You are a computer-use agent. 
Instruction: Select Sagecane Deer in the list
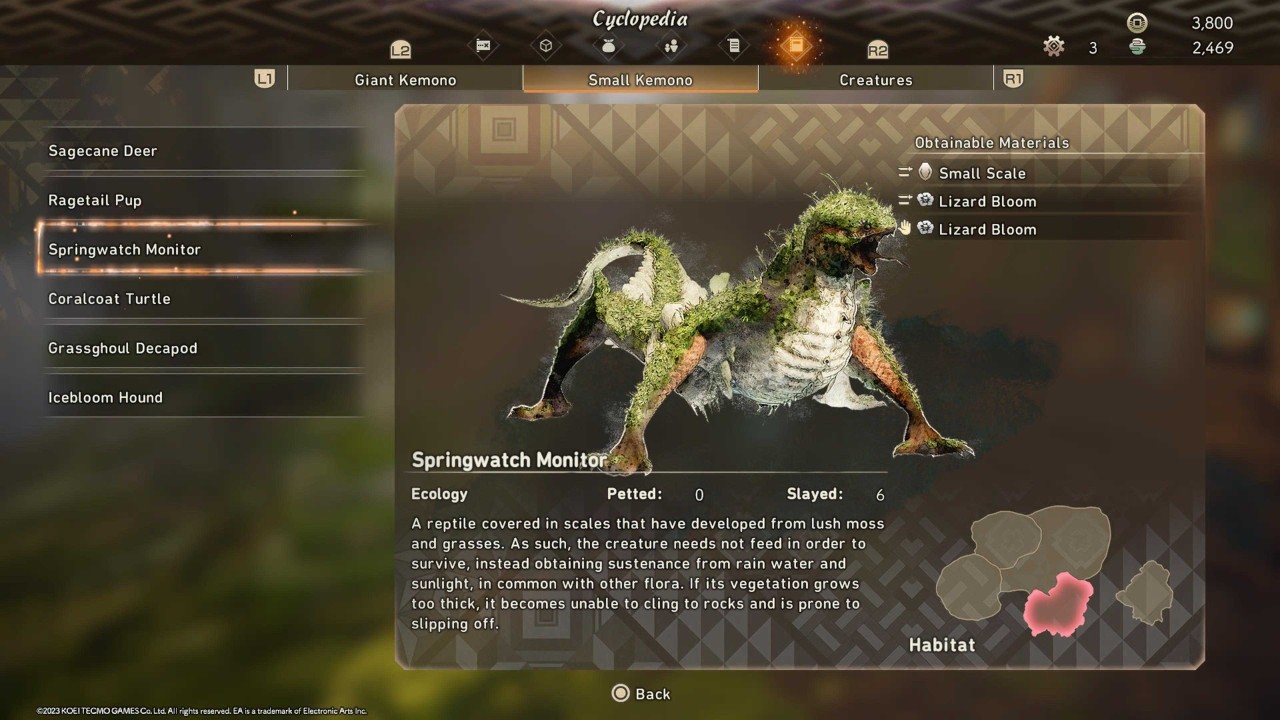click(103, 151)
